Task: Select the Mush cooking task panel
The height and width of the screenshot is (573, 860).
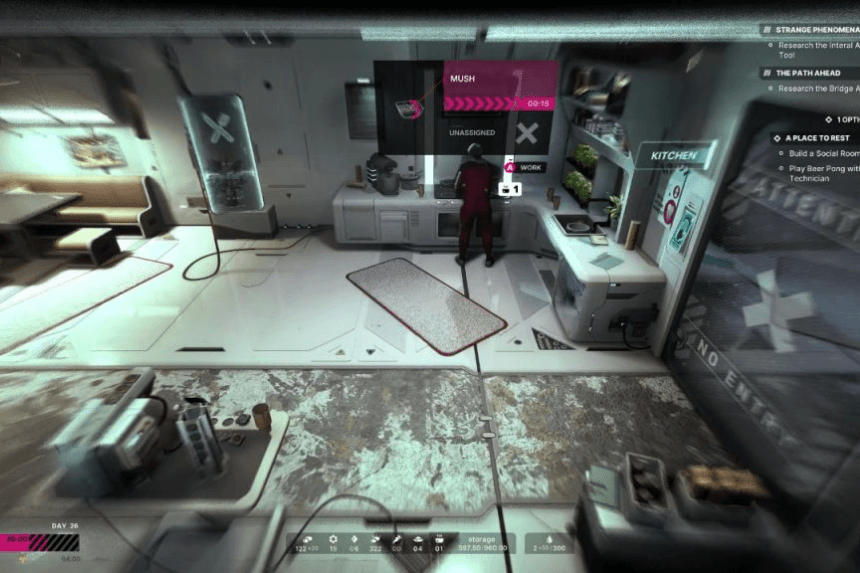Action: pos(500,86)
